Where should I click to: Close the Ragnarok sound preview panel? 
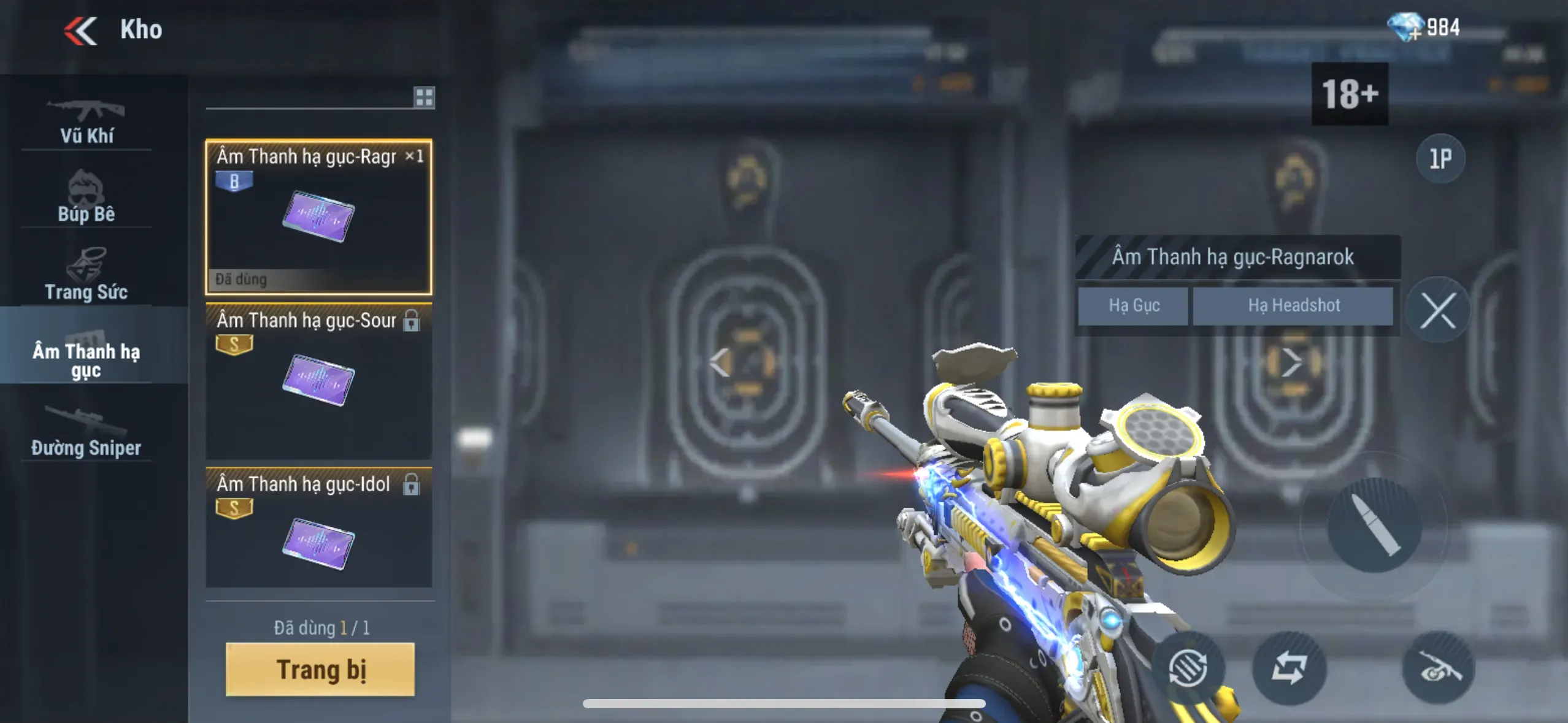(x=1438, y=310)
